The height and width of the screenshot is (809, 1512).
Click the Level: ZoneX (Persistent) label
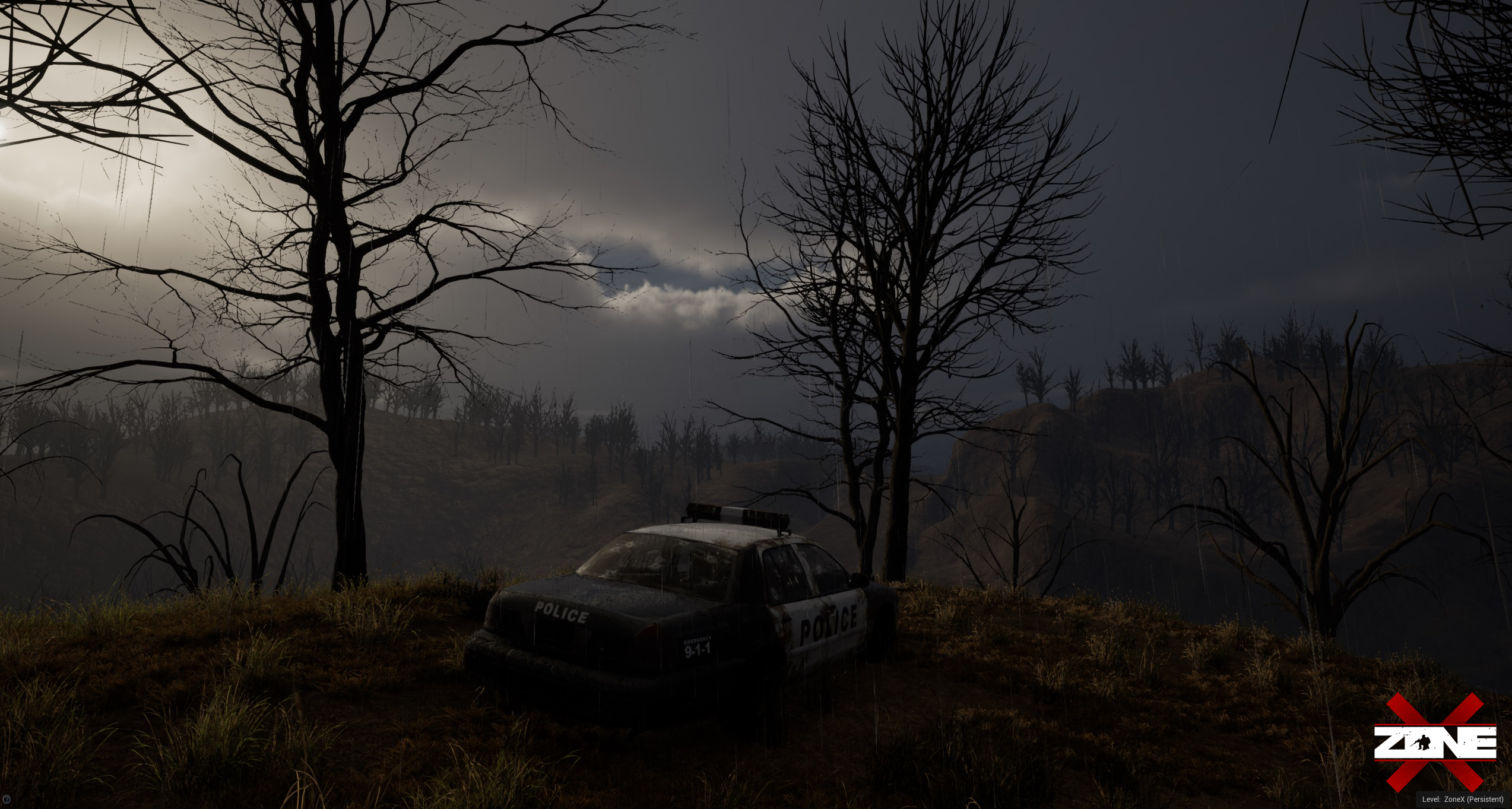pos(1462,800)
